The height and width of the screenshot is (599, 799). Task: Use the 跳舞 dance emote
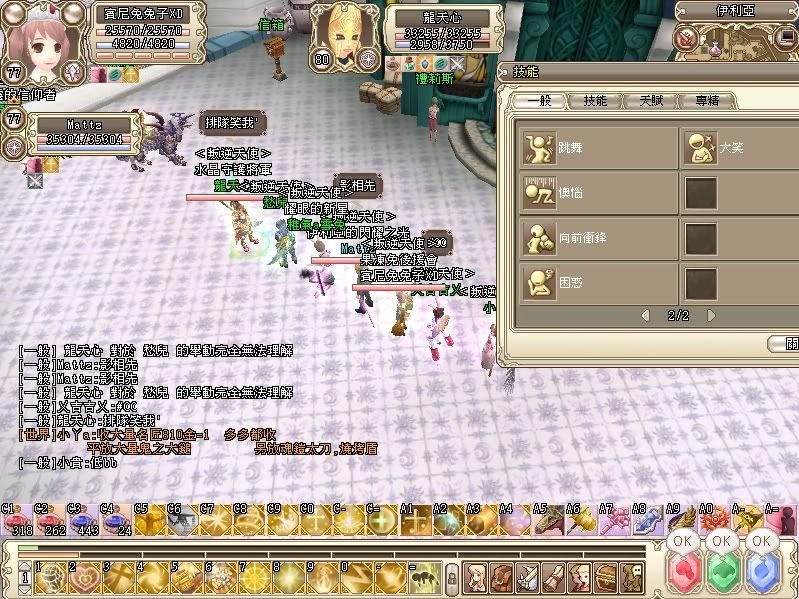(x=540, y=146)
